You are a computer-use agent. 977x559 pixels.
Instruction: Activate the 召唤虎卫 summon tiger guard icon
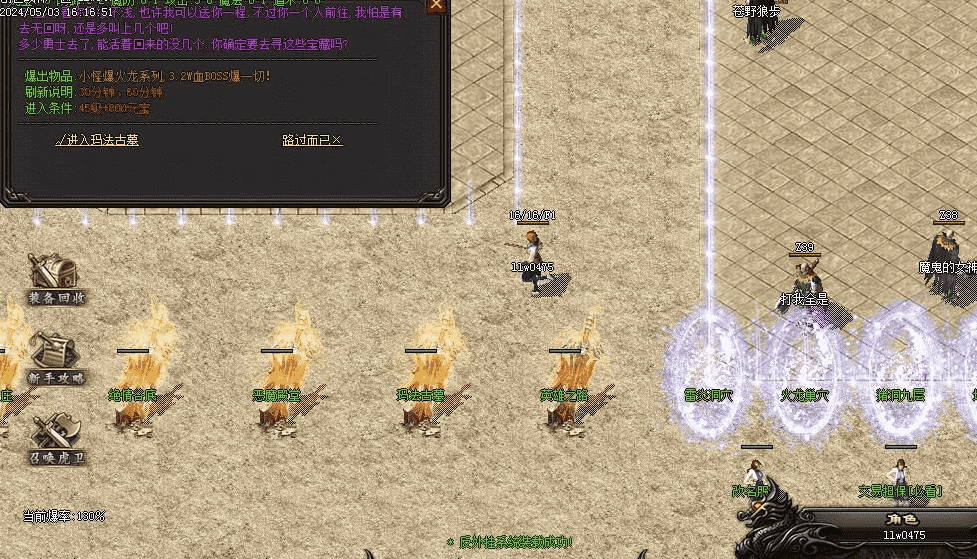[55, 438]
